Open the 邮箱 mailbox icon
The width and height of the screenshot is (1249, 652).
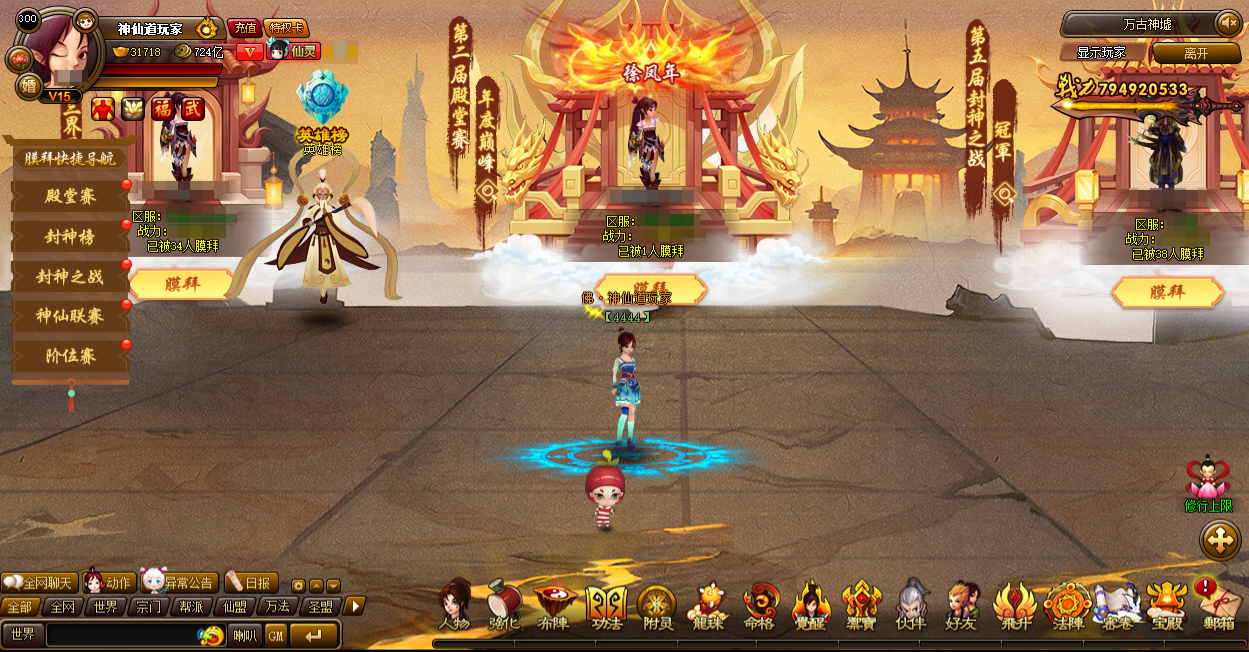pos(1218,606)
